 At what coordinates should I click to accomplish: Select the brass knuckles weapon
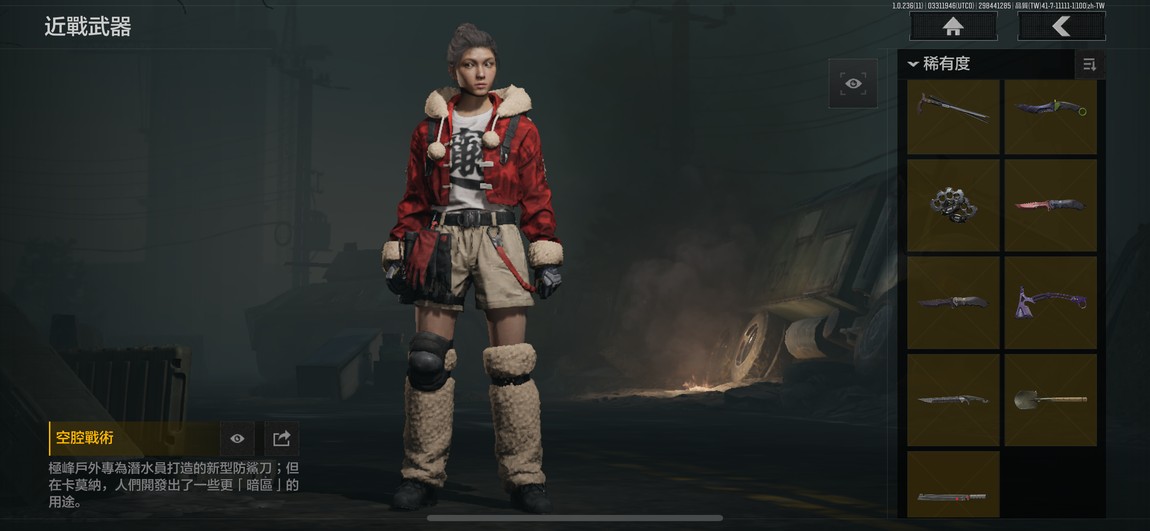(953, 205)
